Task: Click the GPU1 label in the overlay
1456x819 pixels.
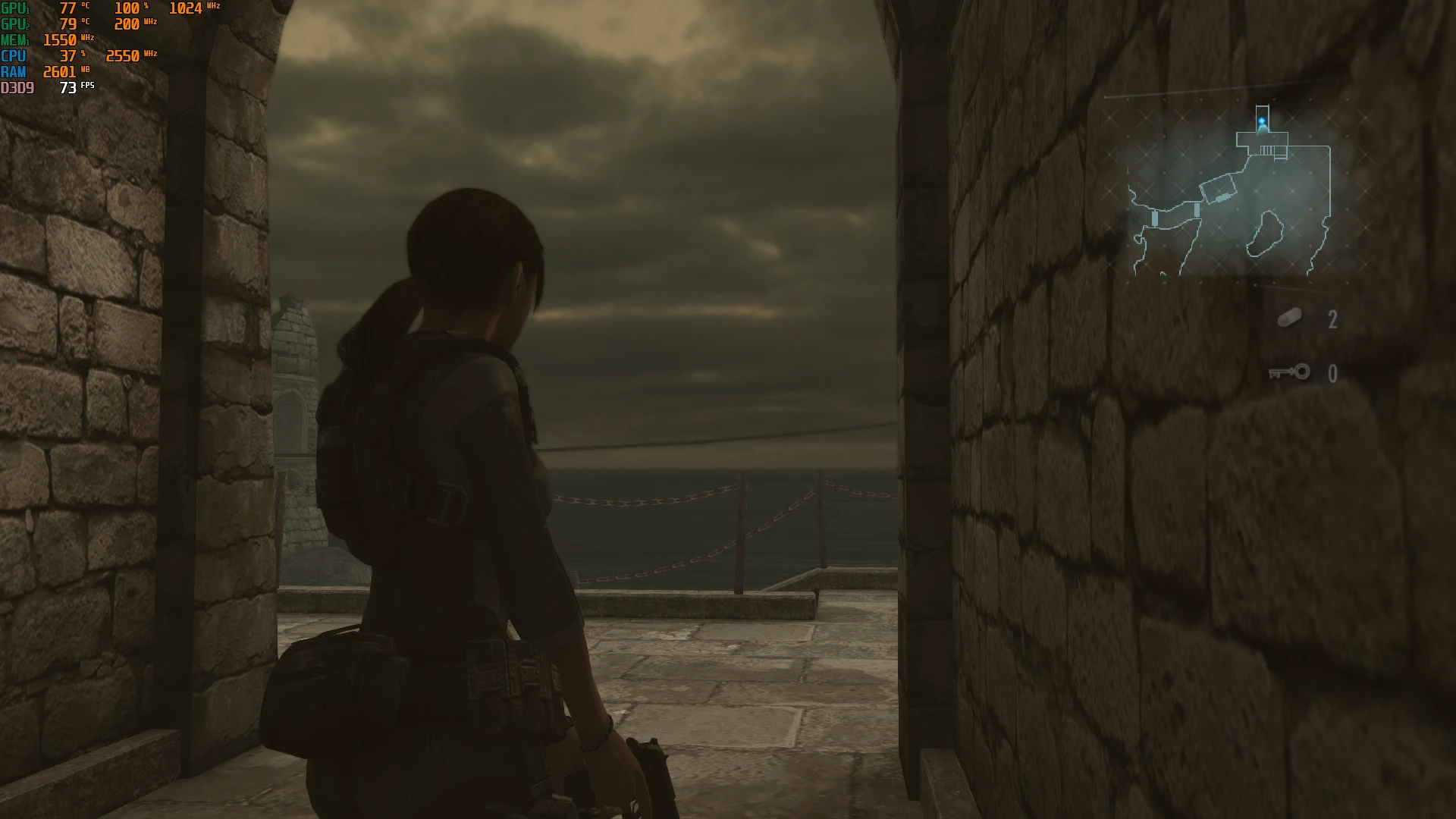Action: (x=15, y=9)
